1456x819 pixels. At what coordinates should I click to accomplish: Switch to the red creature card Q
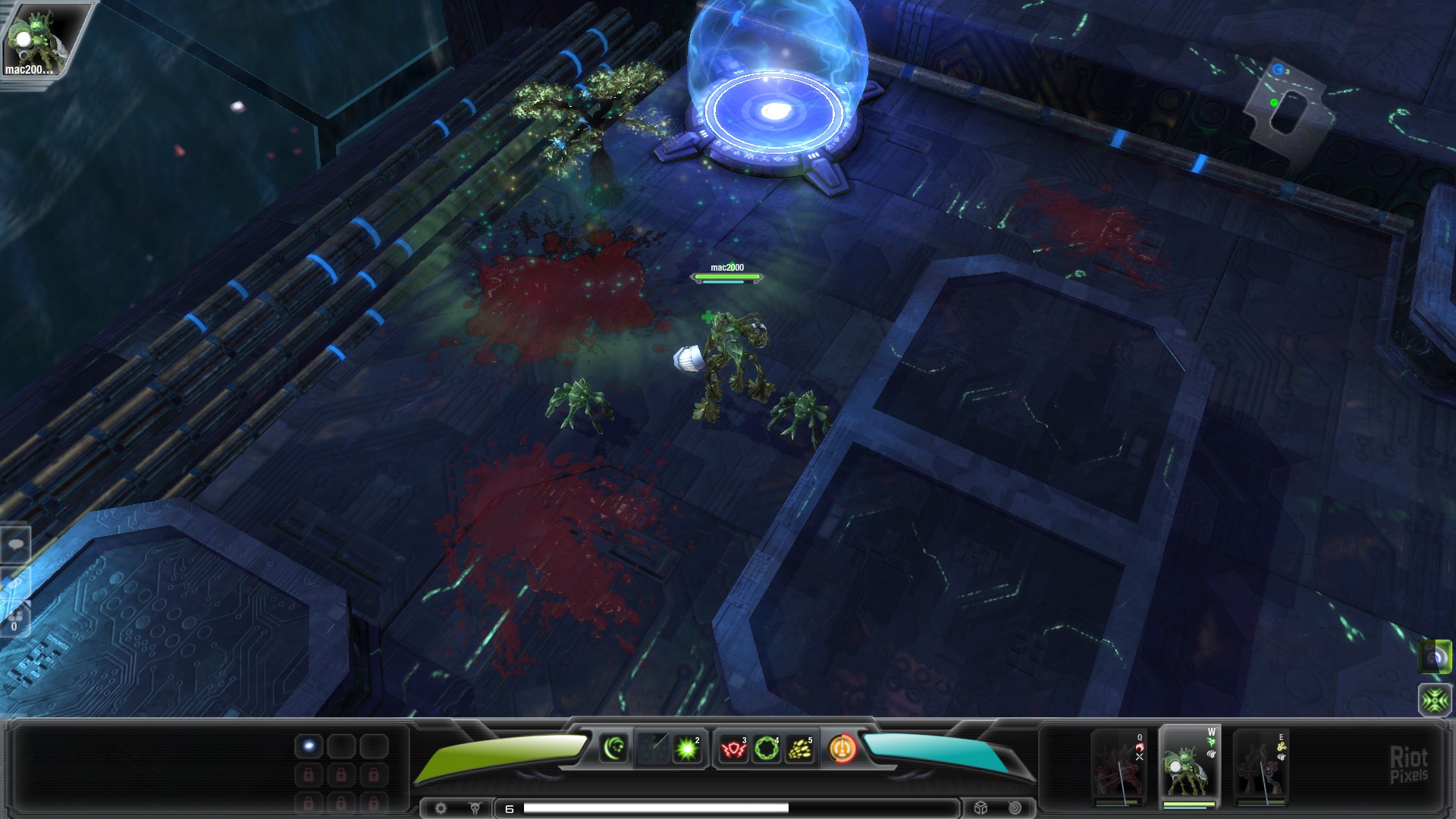coord(1119,767)
